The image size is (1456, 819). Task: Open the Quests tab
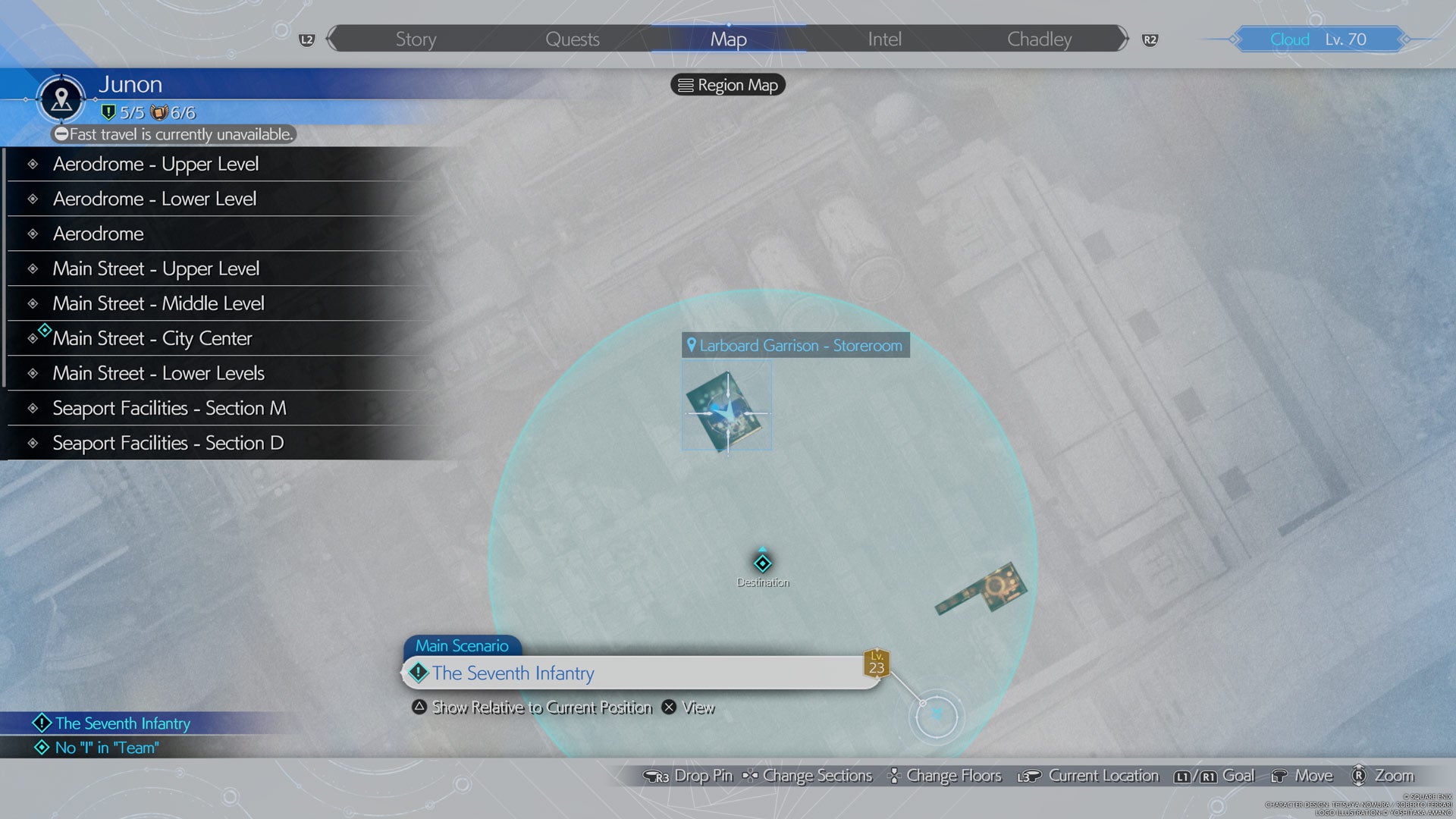(x=572, y=39)
